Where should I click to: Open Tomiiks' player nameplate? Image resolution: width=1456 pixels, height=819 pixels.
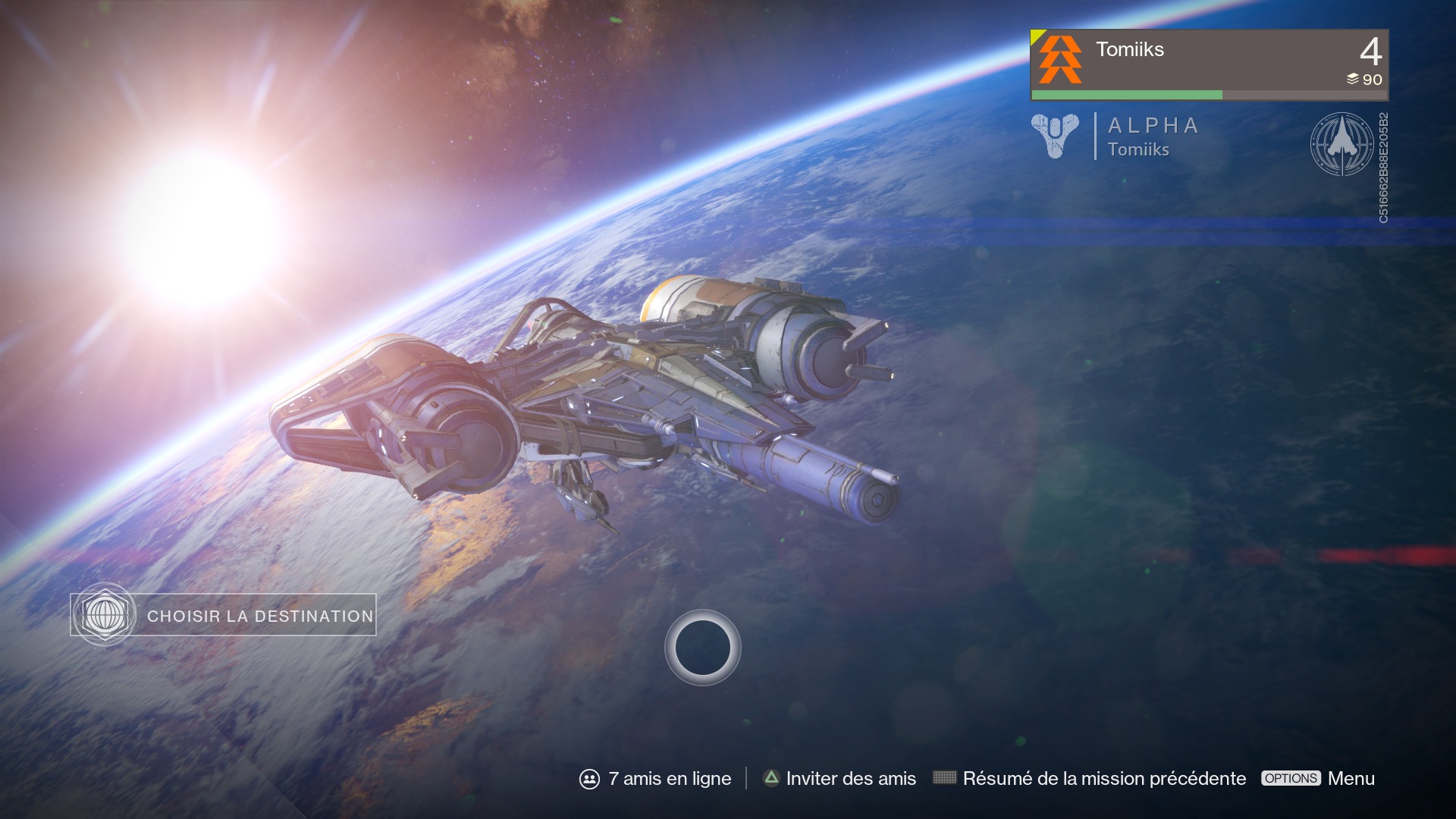(x=1209, y=64)
